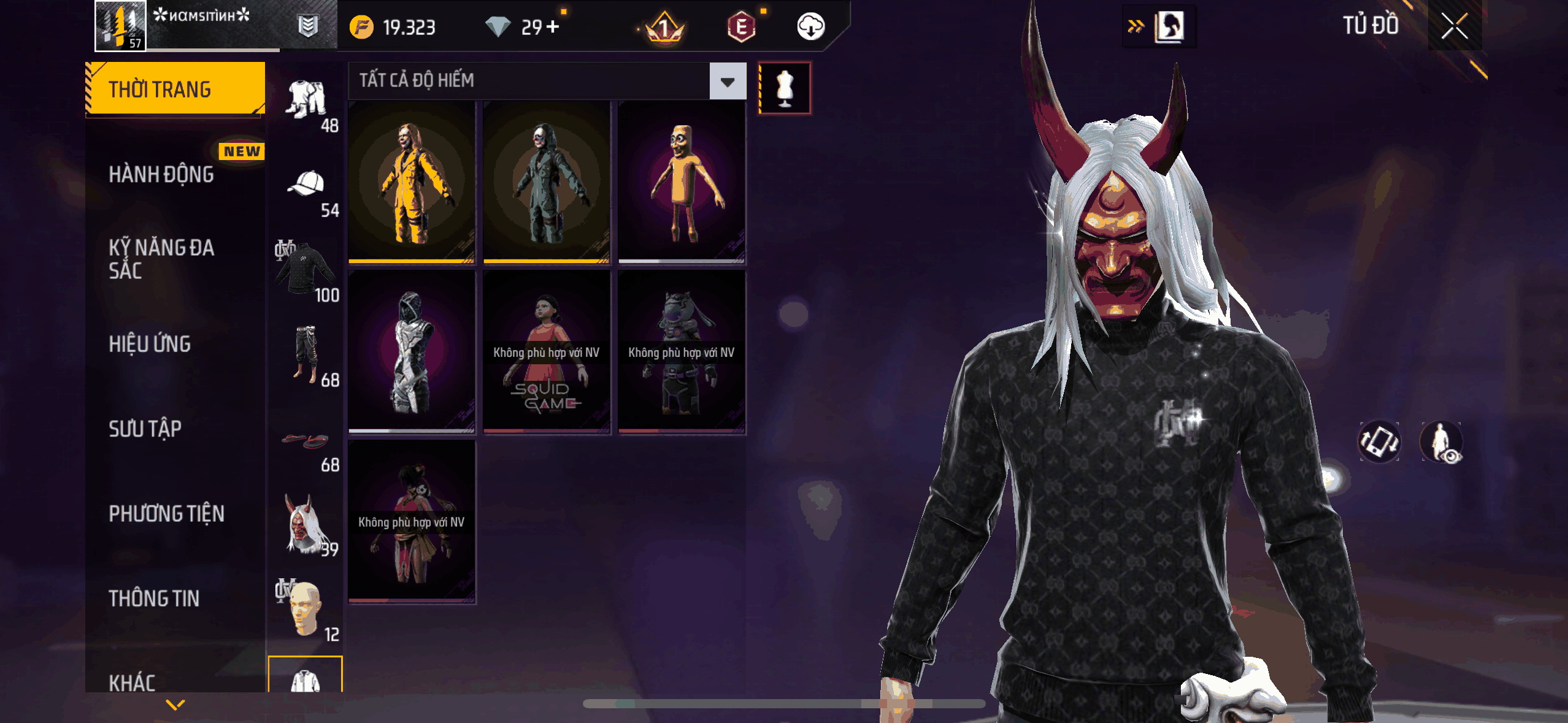Image resolution: width=1568 pixels, height=723 pixels.
Task: Switch to the THỜI TRANG tab
Action: 175,90
